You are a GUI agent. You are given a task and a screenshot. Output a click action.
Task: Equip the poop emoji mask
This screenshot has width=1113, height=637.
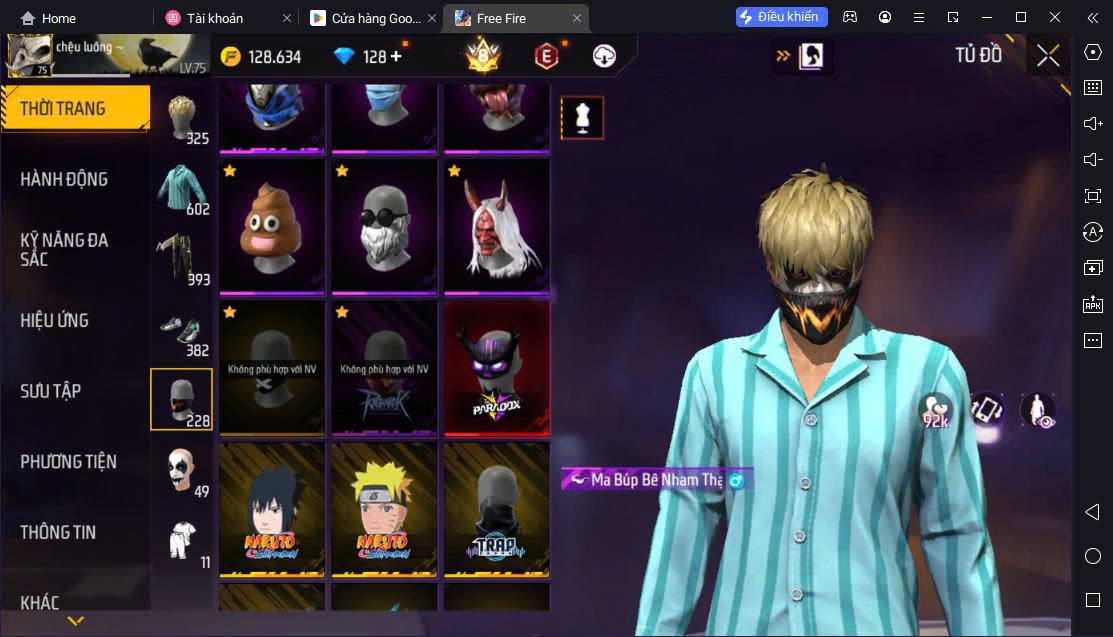tap(272, 226)
